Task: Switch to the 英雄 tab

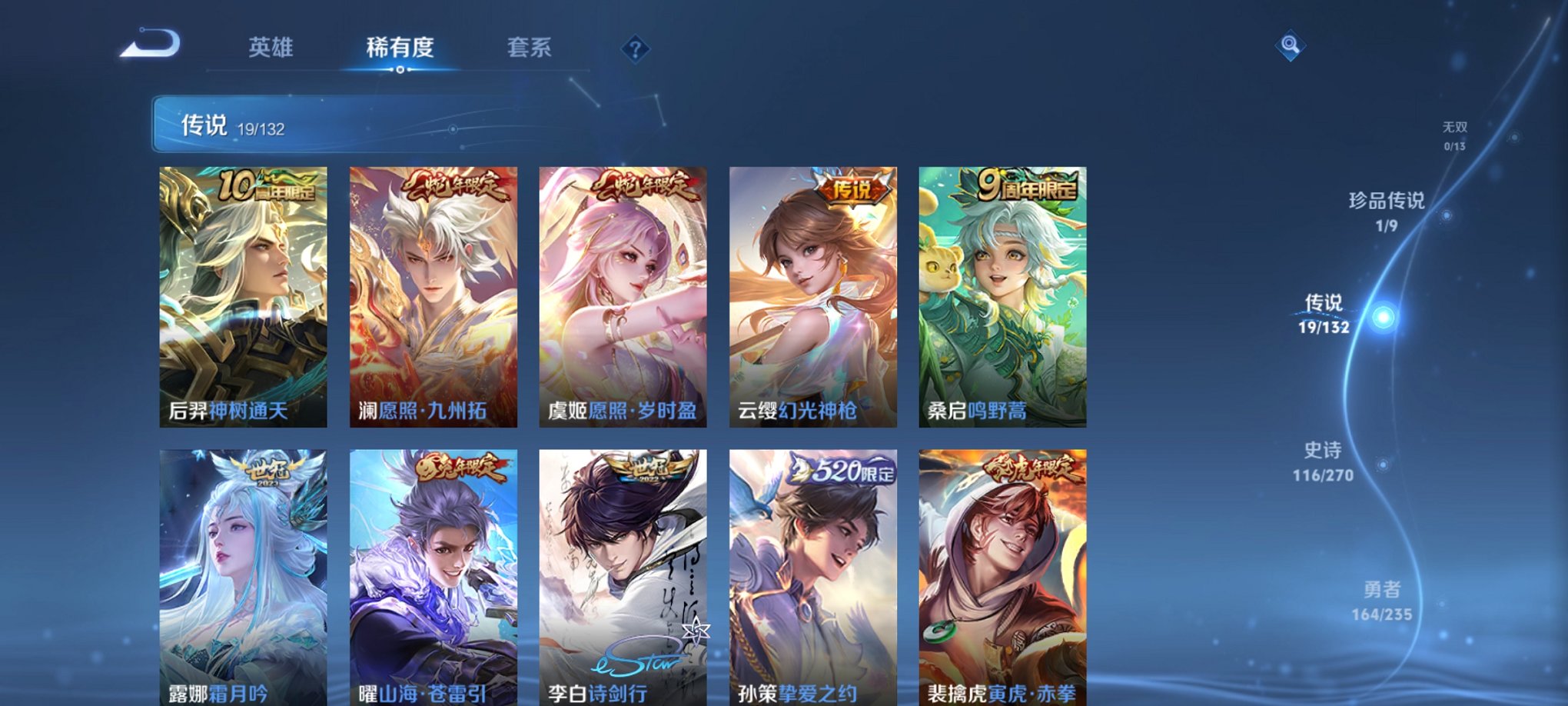Action: click(x=271, y=48)
